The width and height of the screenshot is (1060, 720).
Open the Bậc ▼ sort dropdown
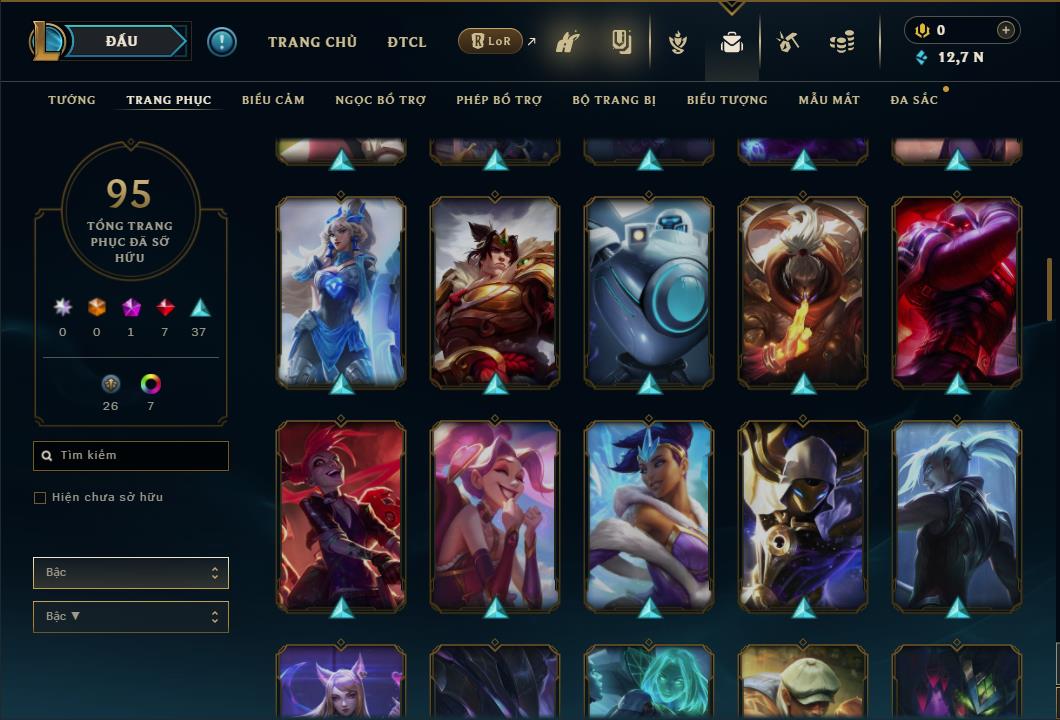pyautogui.click(x=131, y=617)
